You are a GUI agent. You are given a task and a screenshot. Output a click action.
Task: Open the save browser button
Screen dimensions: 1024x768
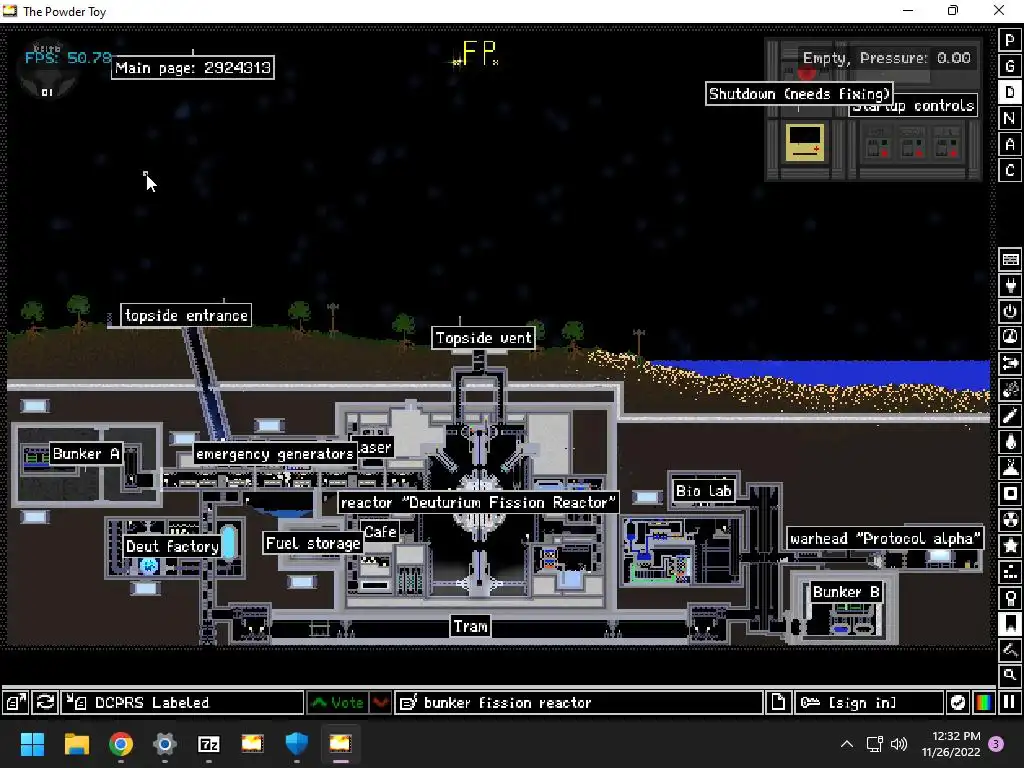coord(16,703)
